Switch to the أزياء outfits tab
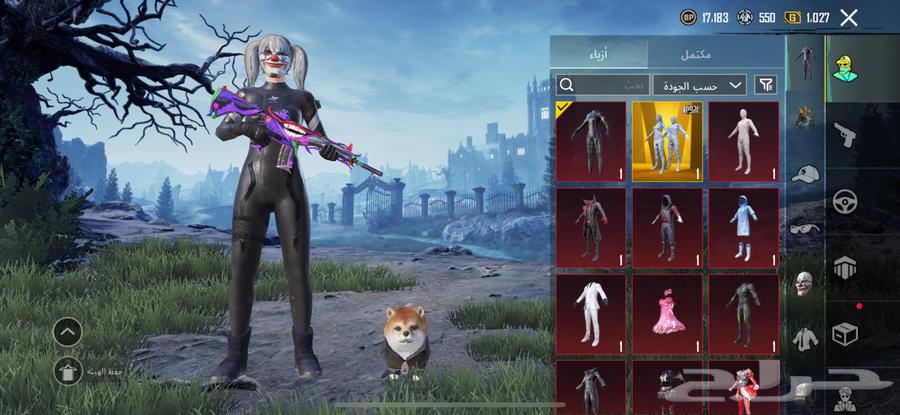 (600, 53)
